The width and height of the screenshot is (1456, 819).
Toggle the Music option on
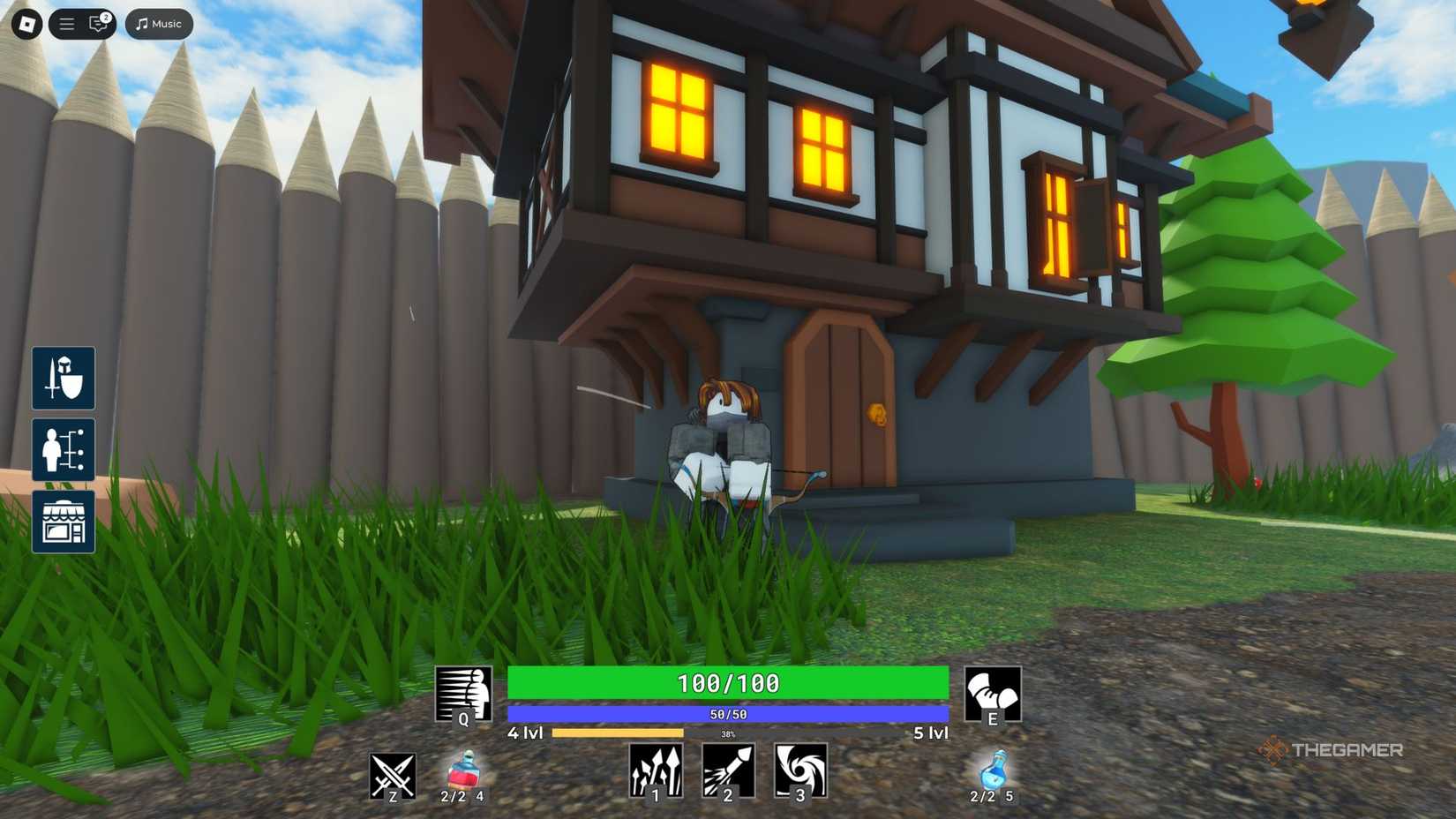[158, 24]
